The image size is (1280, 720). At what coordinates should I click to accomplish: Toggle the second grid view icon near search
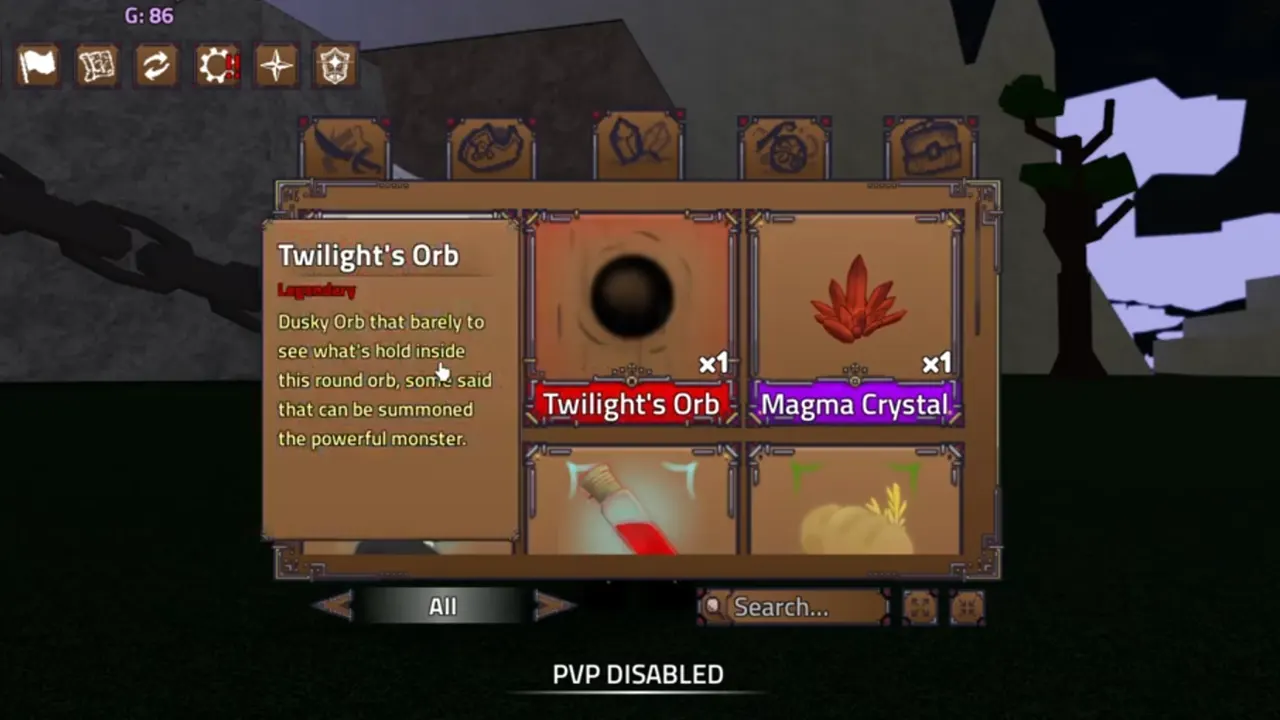(966, 607)
